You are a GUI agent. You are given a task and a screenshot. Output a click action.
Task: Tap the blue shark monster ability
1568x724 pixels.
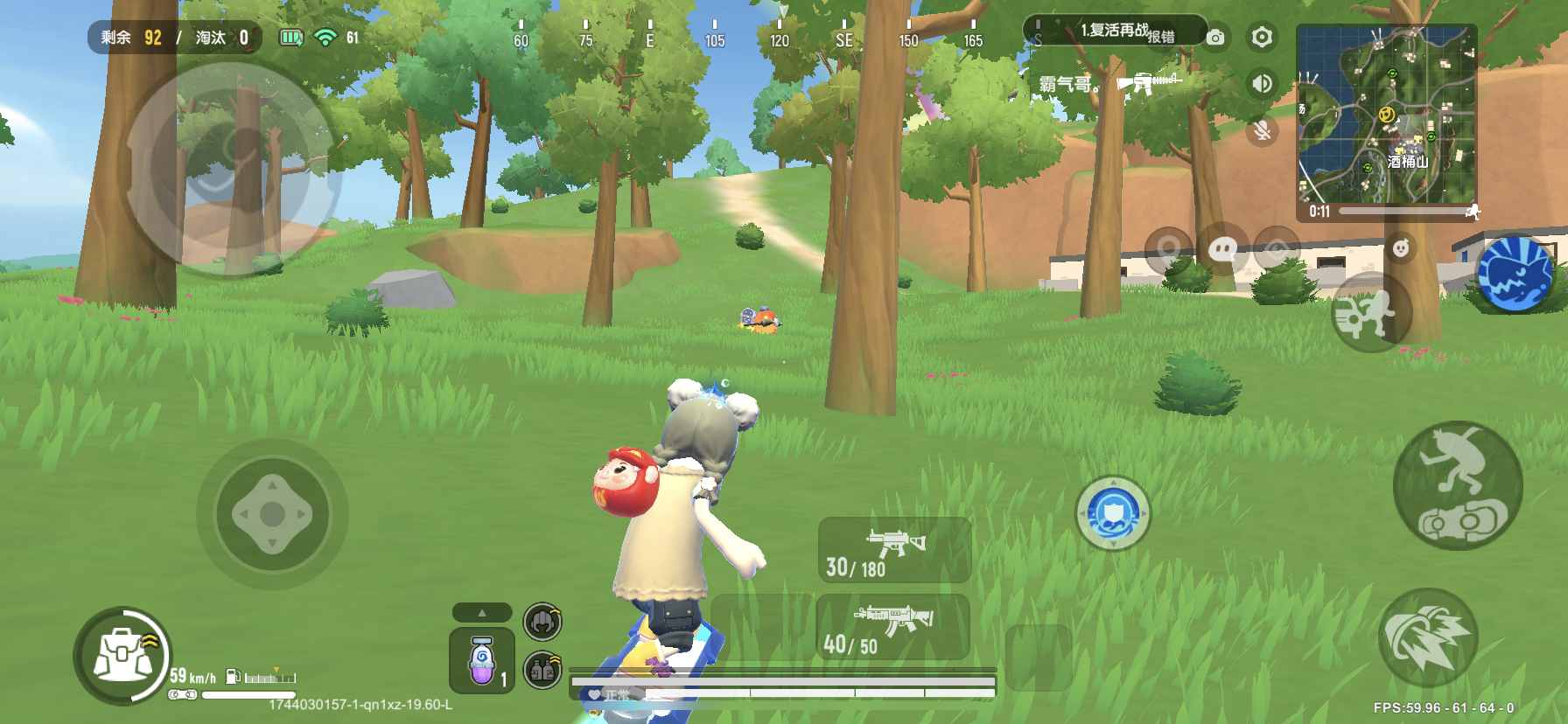click(x=1515, y=274)
